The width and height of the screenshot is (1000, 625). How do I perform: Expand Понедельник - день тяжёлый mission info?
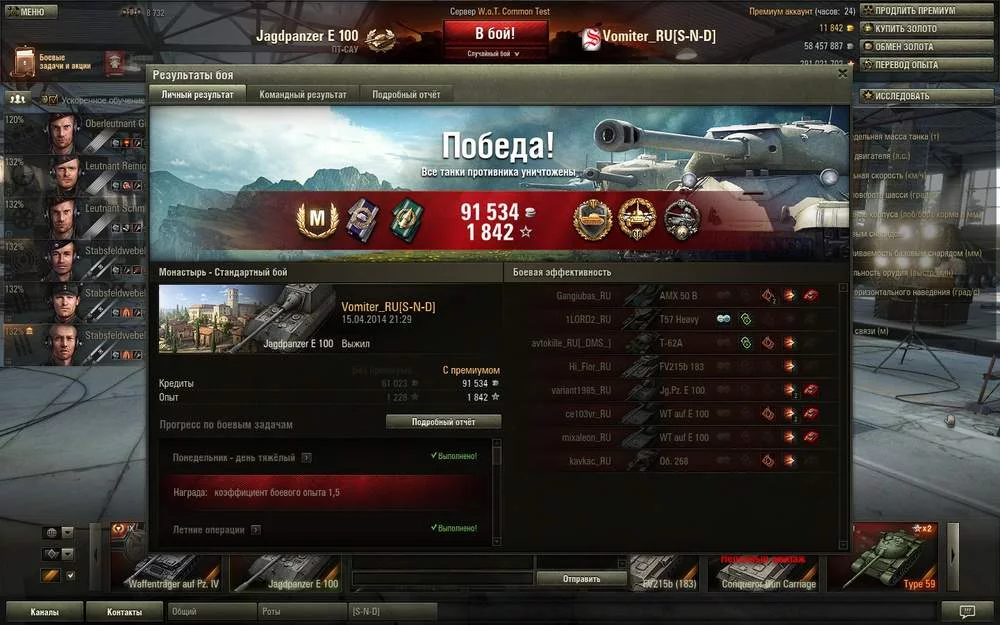click(306, 458)
